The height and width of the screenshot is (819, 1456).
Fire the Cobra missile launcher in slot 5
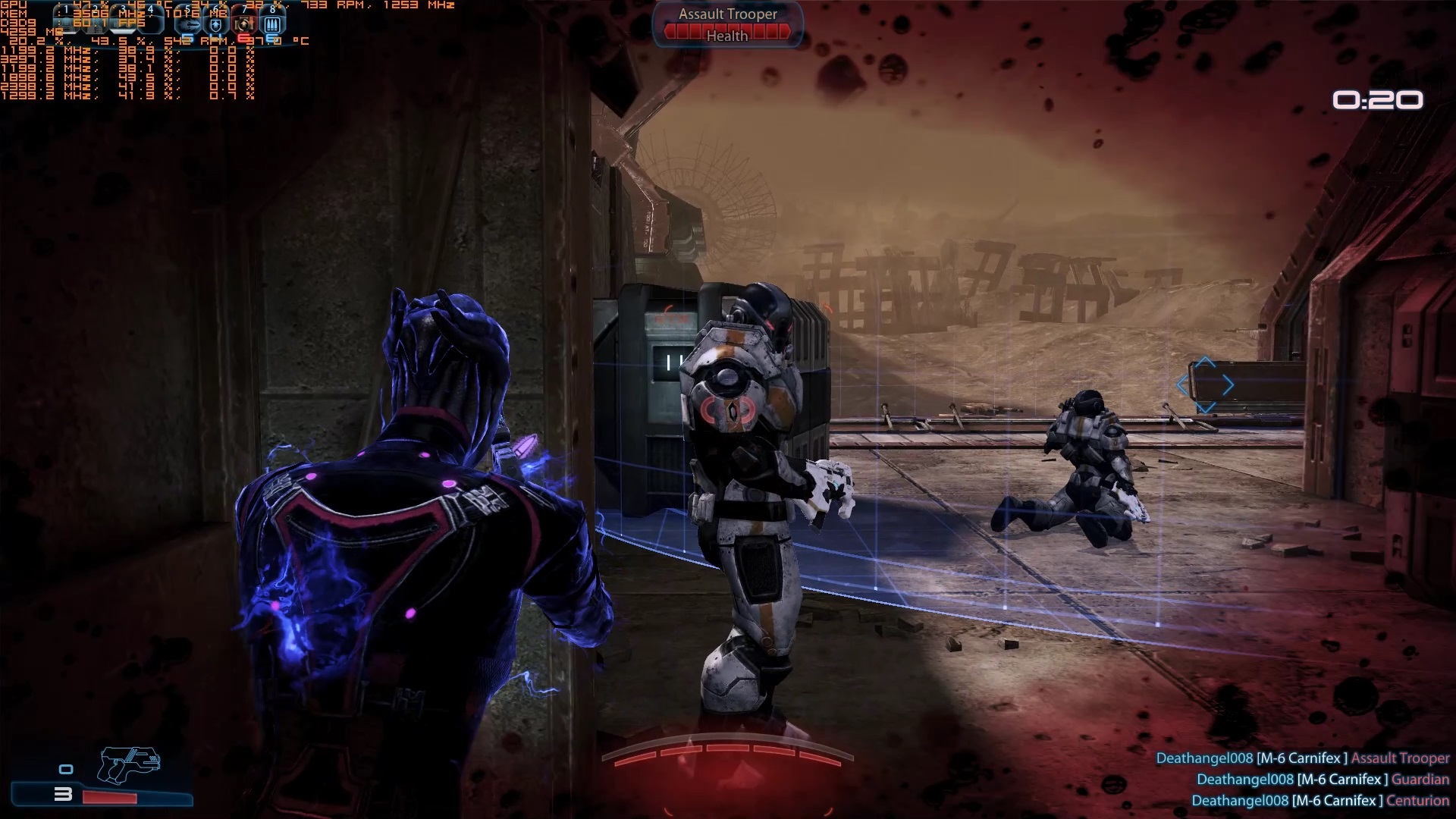190,24
